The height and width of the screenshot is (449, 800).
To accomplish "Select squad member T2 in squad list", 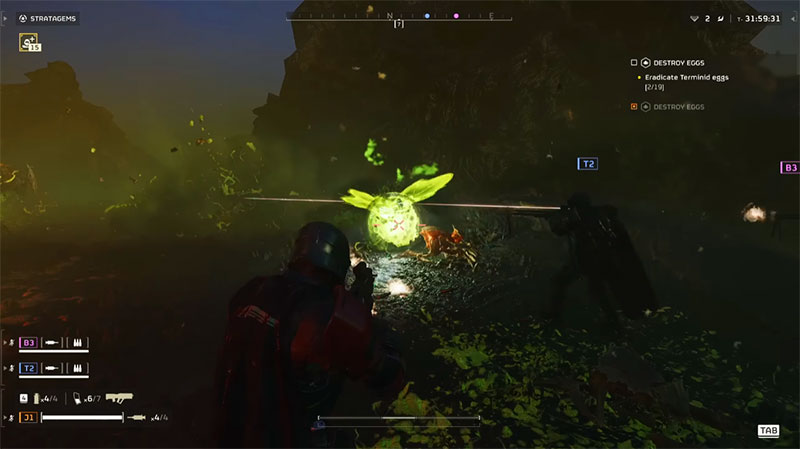I will (29, 368).
